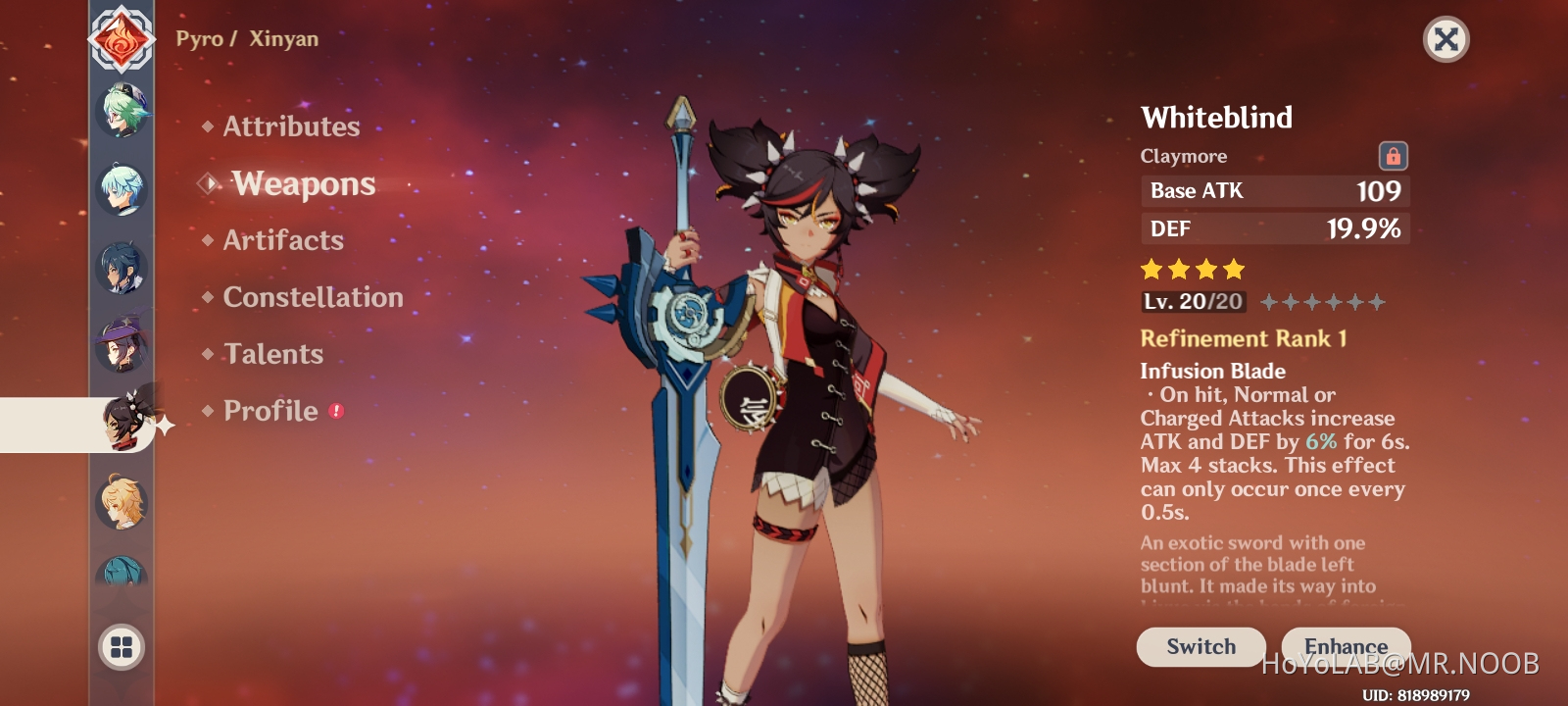Expand the Whiteblind description text

[x=1274, y=564]
